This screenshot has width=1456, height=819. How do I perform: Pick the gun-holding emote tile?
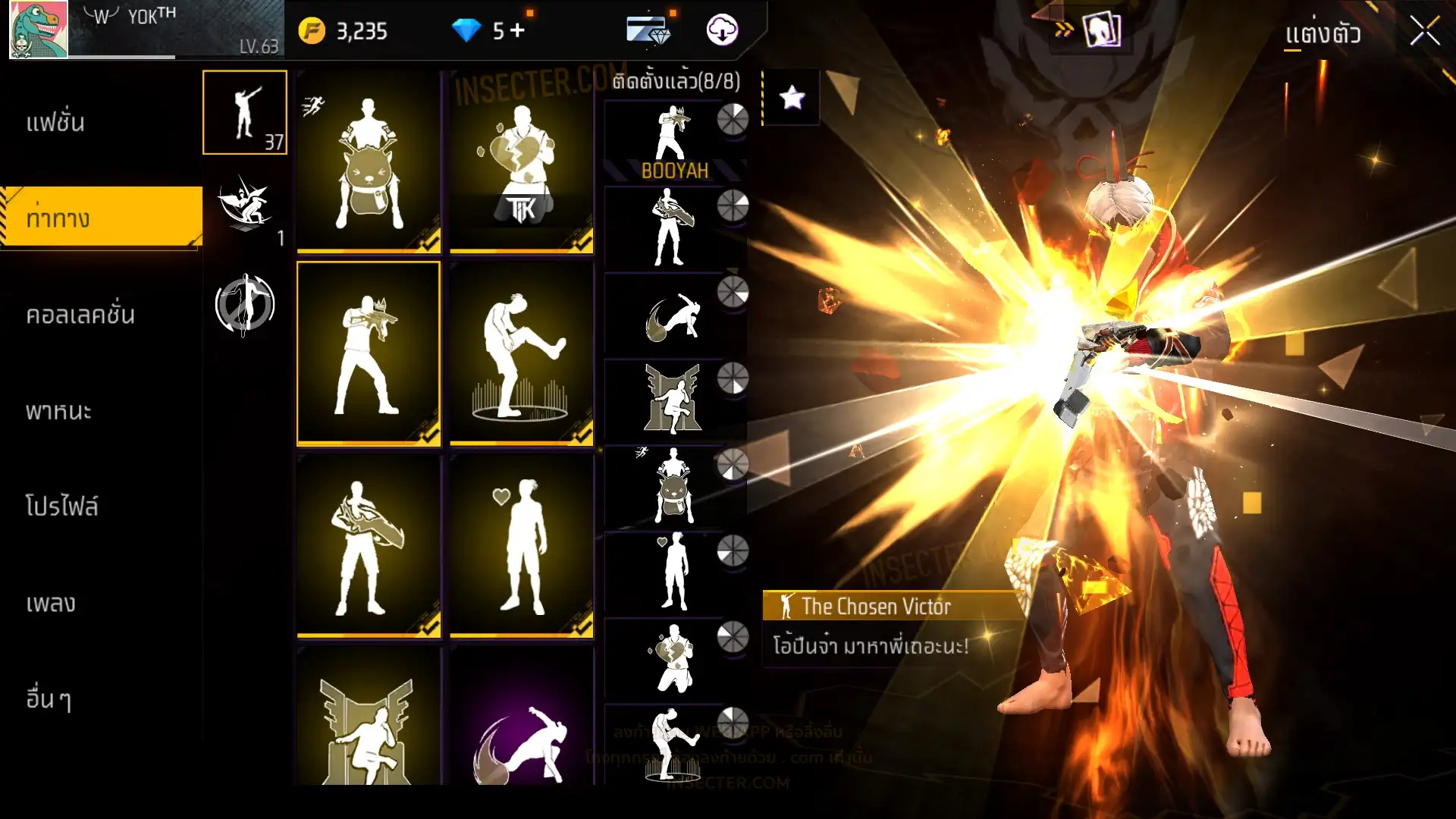pos(369,353)
